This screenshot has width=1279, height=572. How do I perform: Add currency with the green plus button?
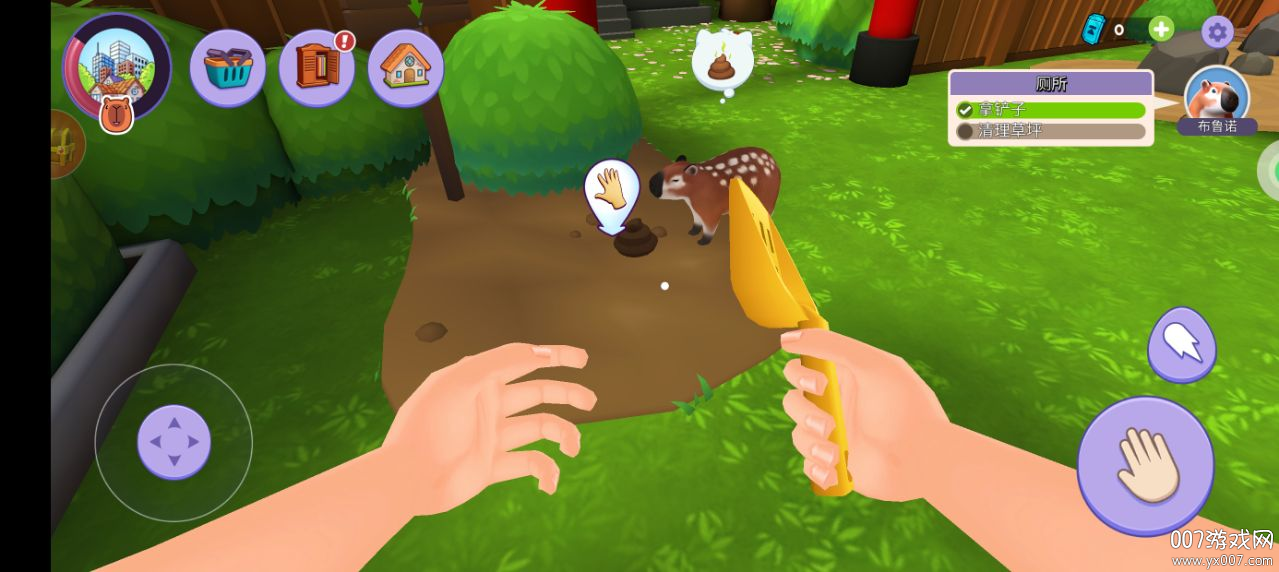pyautogui.click(x=1161, y=29)
